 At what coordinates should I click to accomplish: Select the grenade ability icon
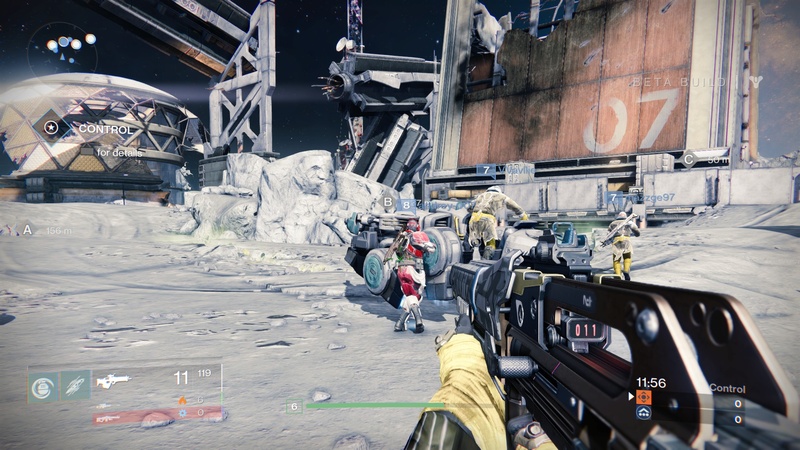coord(43,385)
